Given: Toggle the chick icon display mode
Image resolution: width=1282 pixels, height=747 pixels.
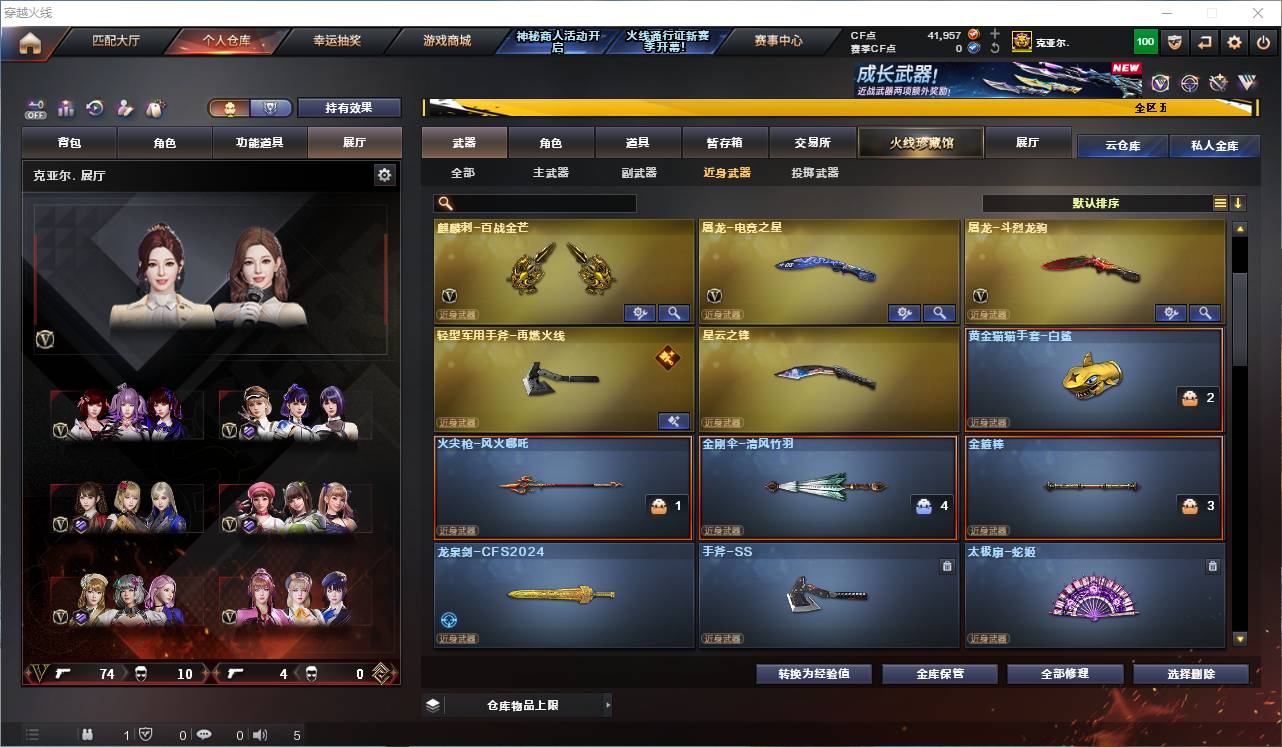Looking at the screenshot, I should coord(230,107).
